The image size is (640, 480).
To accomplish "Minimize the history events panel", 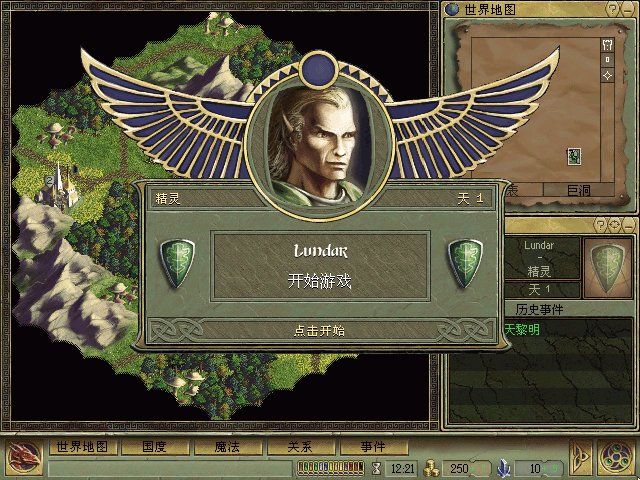I will pyautogui.click(x=627, y=224).
